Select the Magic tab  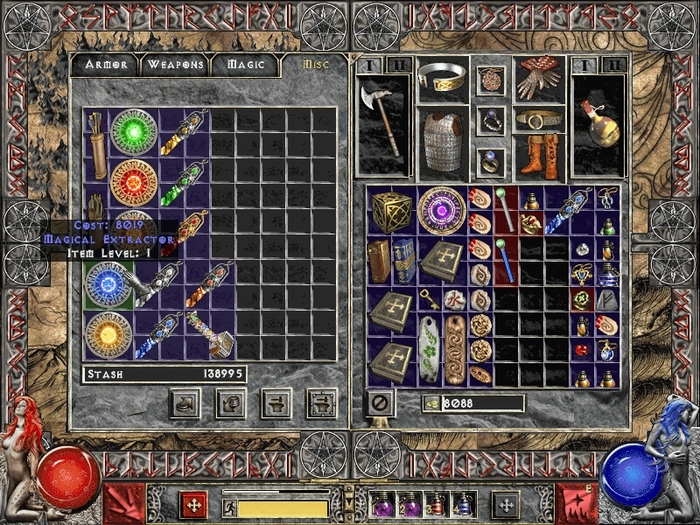point(245,65)
